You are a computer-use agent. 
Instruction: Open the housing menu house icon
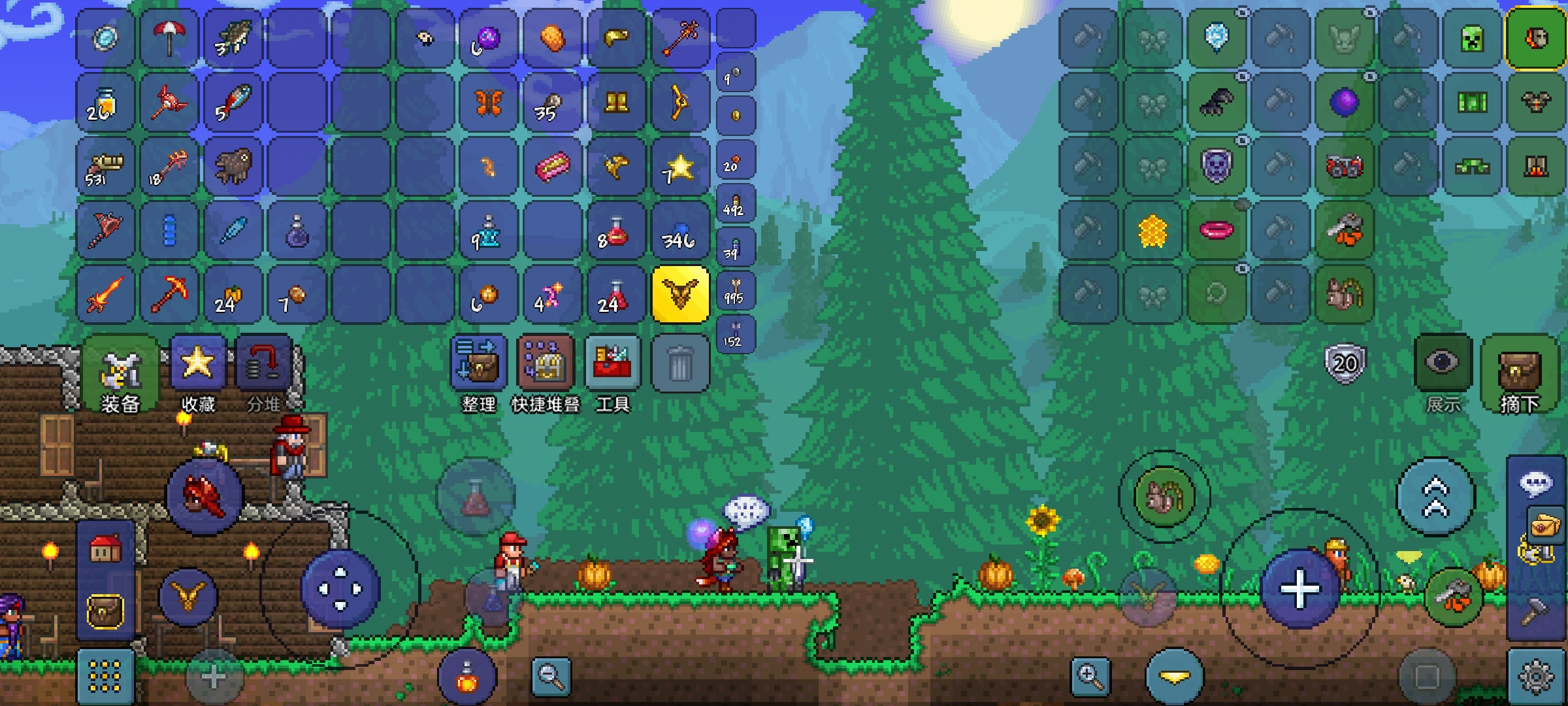point(105,549)
